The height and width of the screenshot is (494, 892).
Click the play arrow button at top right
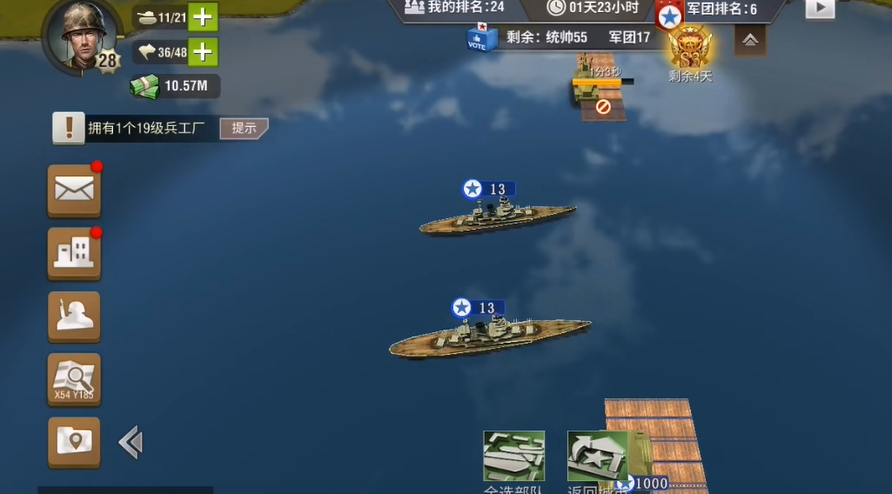820,8
